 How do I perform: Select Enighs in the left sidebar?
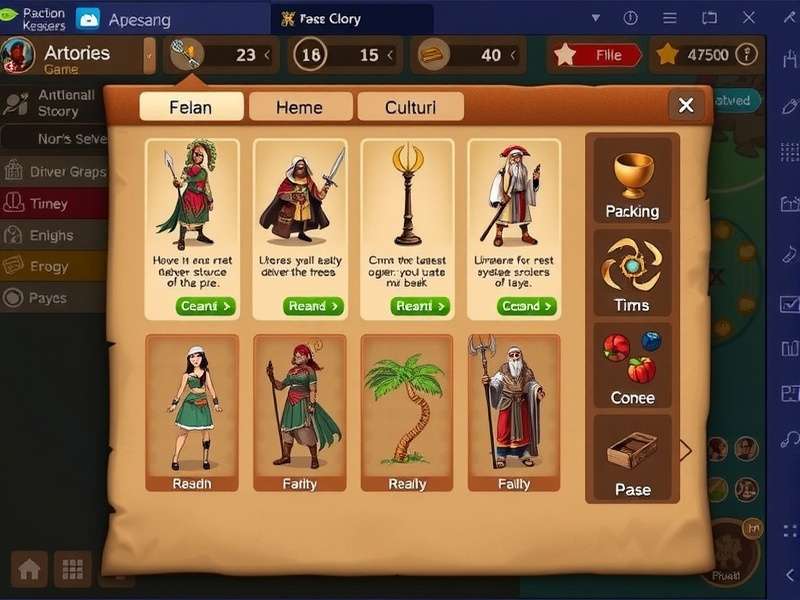tap(52, 236)
